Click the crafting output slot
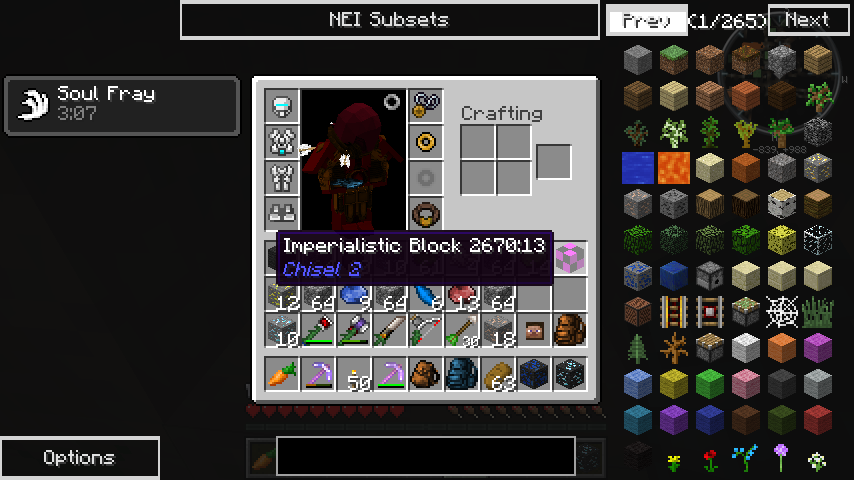 [x=553, y=161]
